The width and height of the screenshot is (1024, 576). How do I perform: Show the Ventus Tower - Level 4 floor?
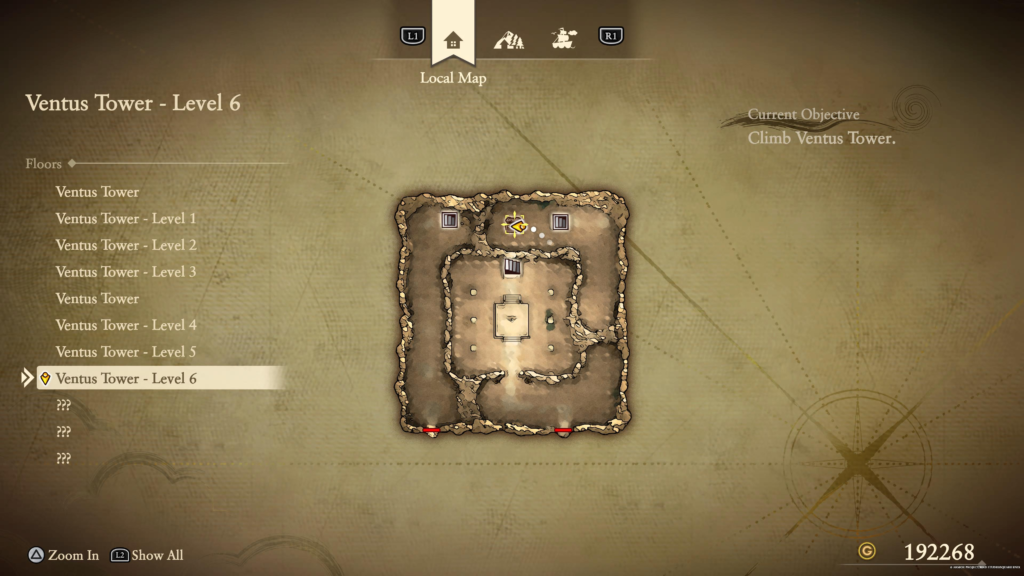[126, 325]
